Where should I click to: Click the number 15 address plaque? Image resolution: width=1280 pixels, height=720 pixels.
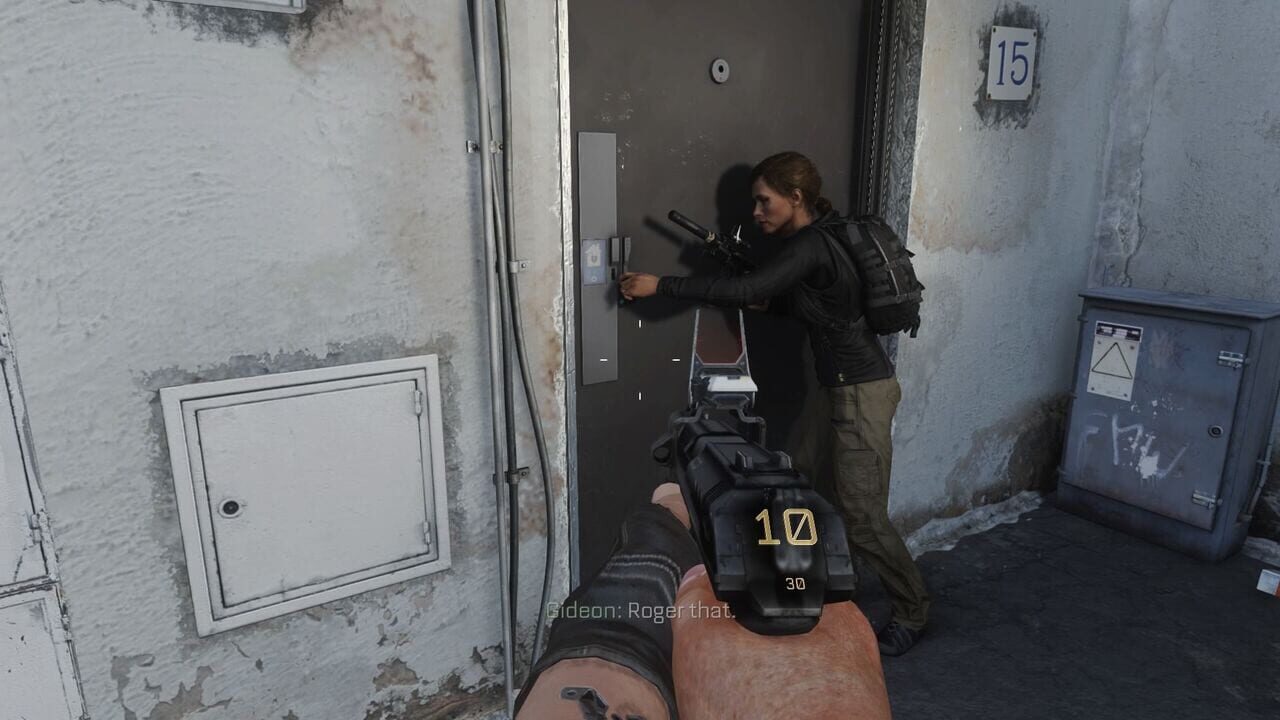(1015, 56)
